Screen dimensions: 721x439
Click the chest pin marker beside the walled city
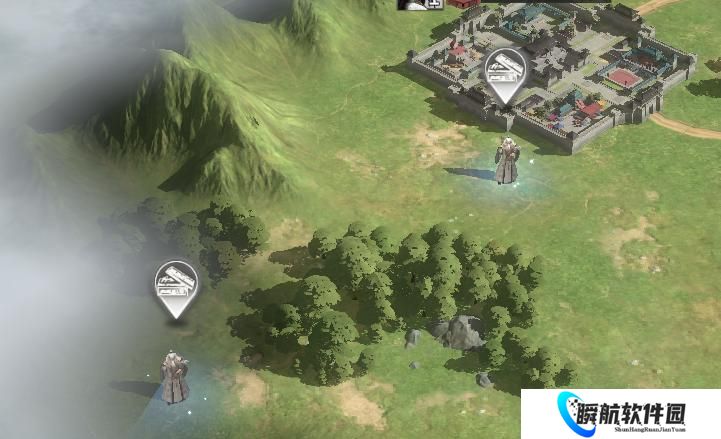point(504,72)
